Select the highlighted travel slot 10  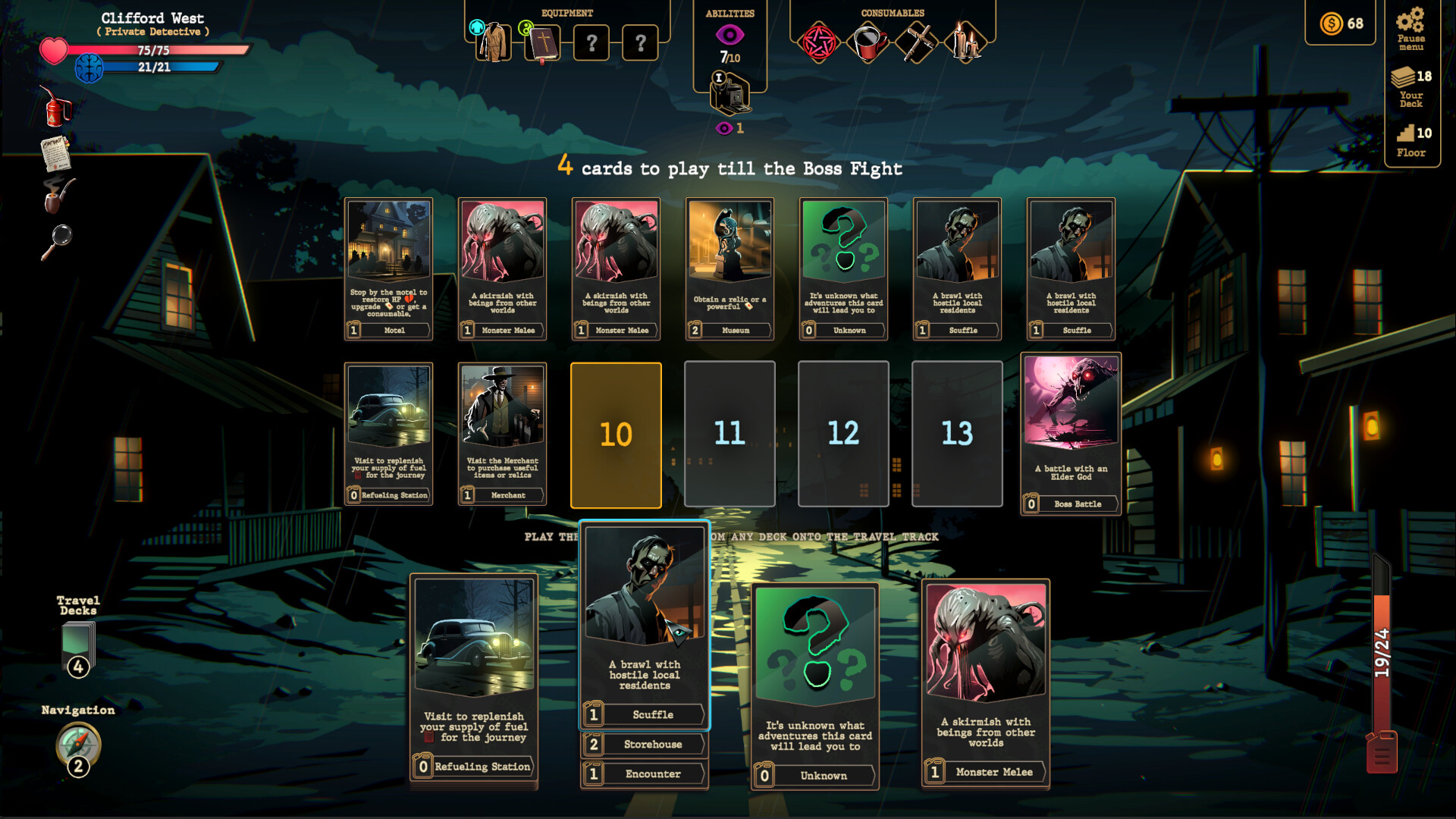(x=616, y=434)
